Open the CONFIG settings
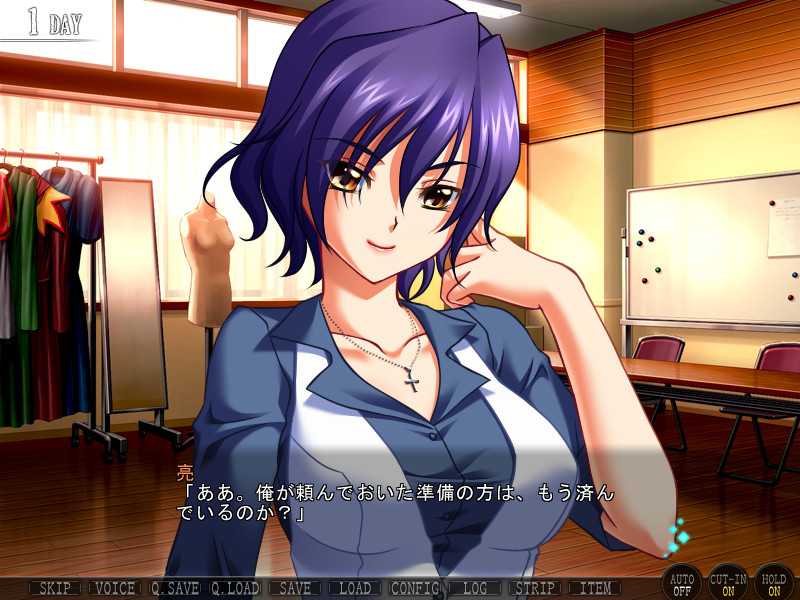The image size is (800, 600). point(415,588)
